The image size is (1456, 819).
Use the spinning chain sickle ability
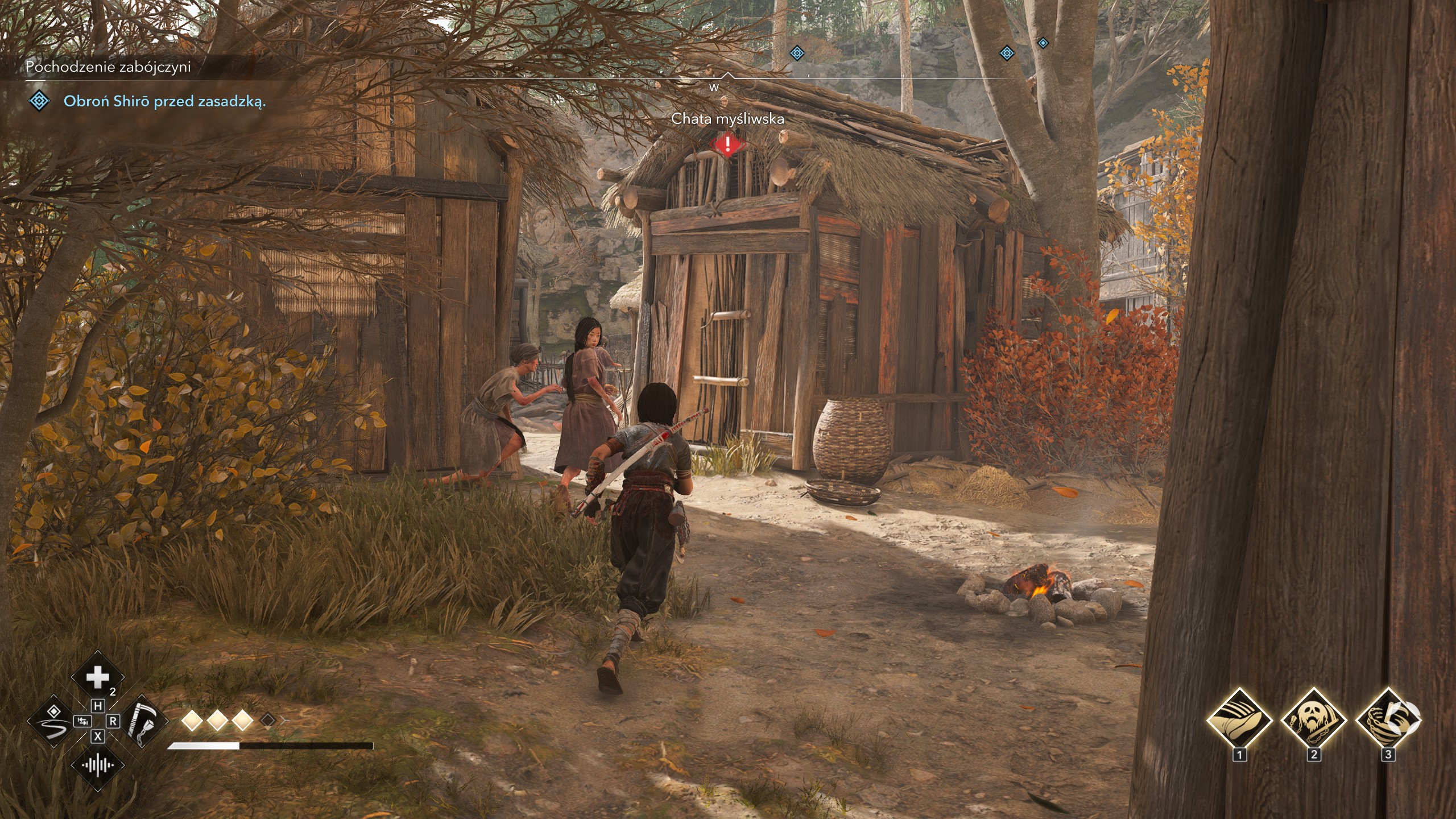(x=1388, y=720)
